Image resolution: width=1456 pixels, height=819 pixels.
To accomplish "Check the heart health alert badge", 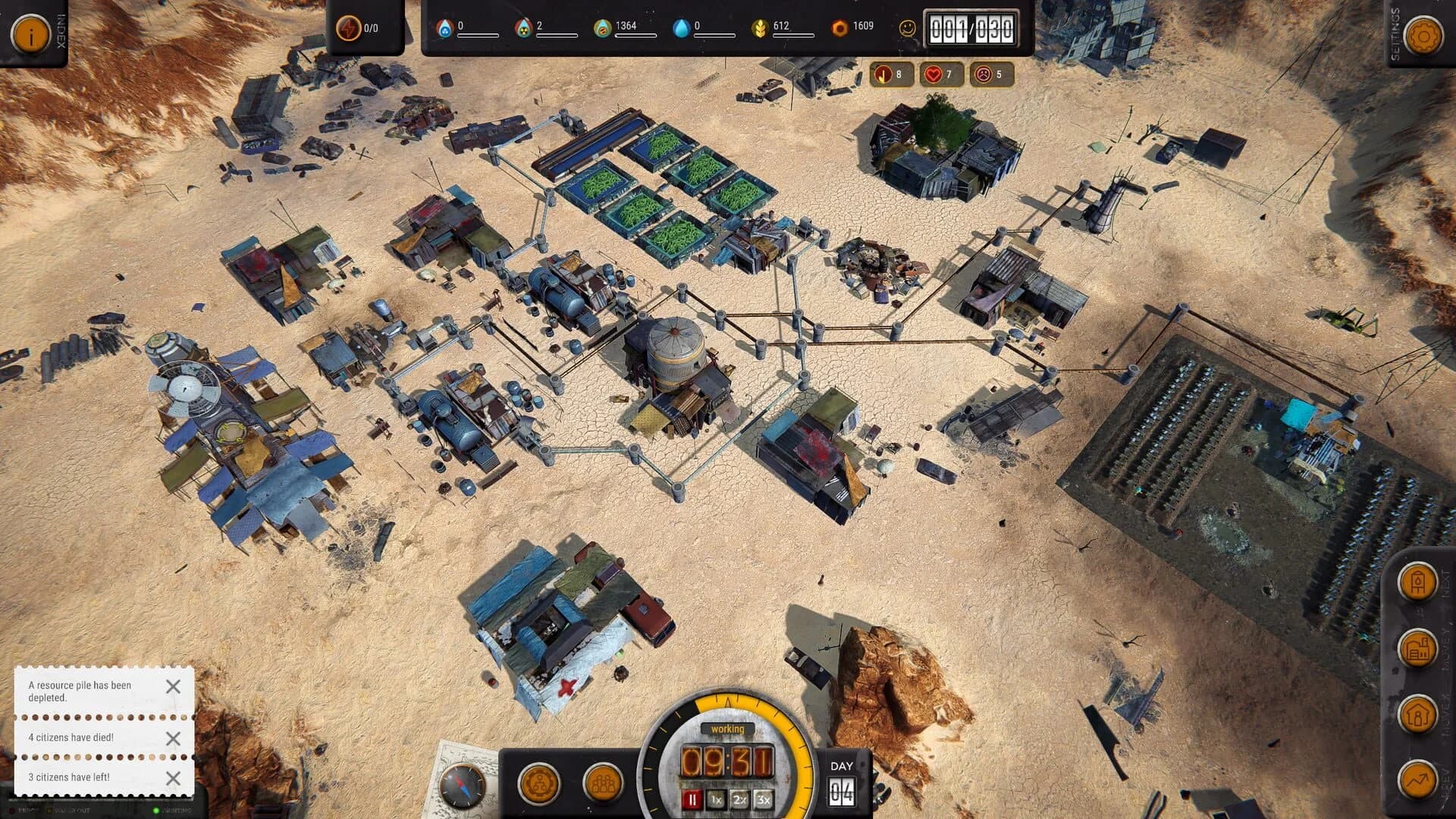I will (941, 74).
